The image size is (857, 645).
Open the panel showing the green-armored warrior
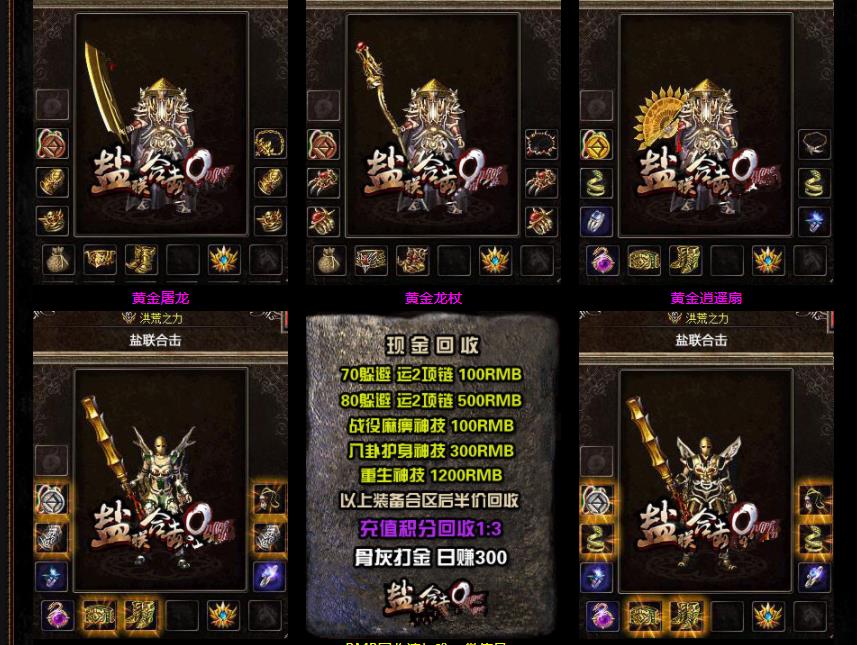pyautogui.click(x=160, y=473)
